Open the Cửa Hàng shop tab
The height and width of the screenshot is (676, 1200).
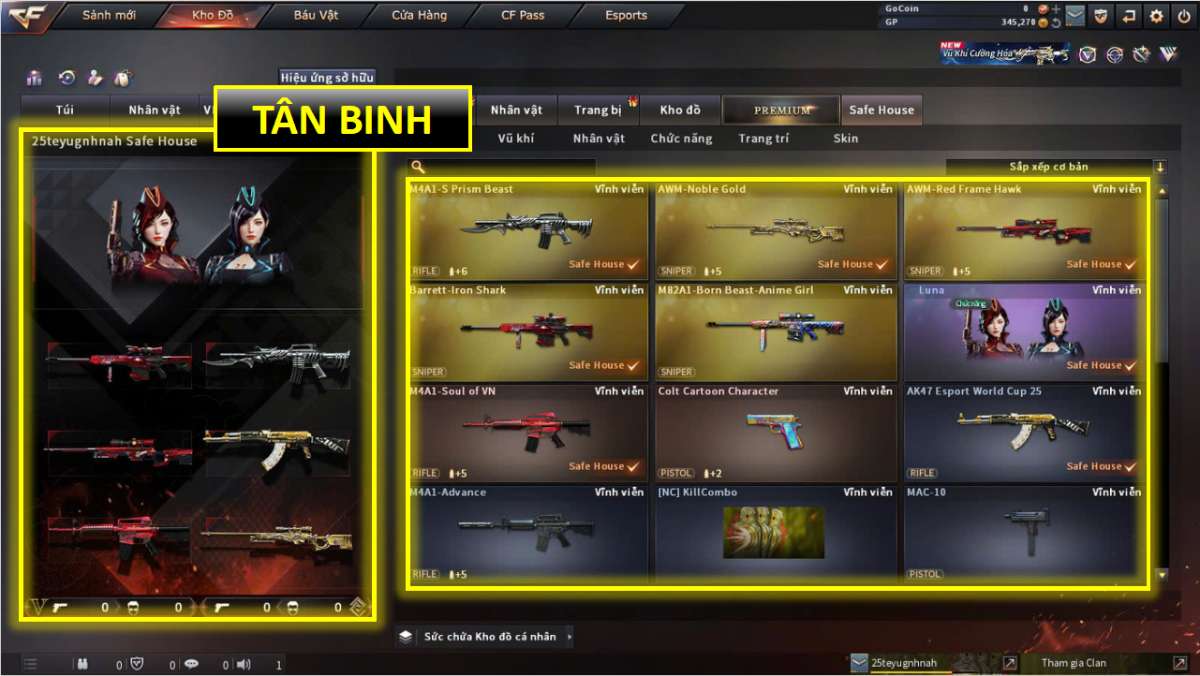pos(419,16)
